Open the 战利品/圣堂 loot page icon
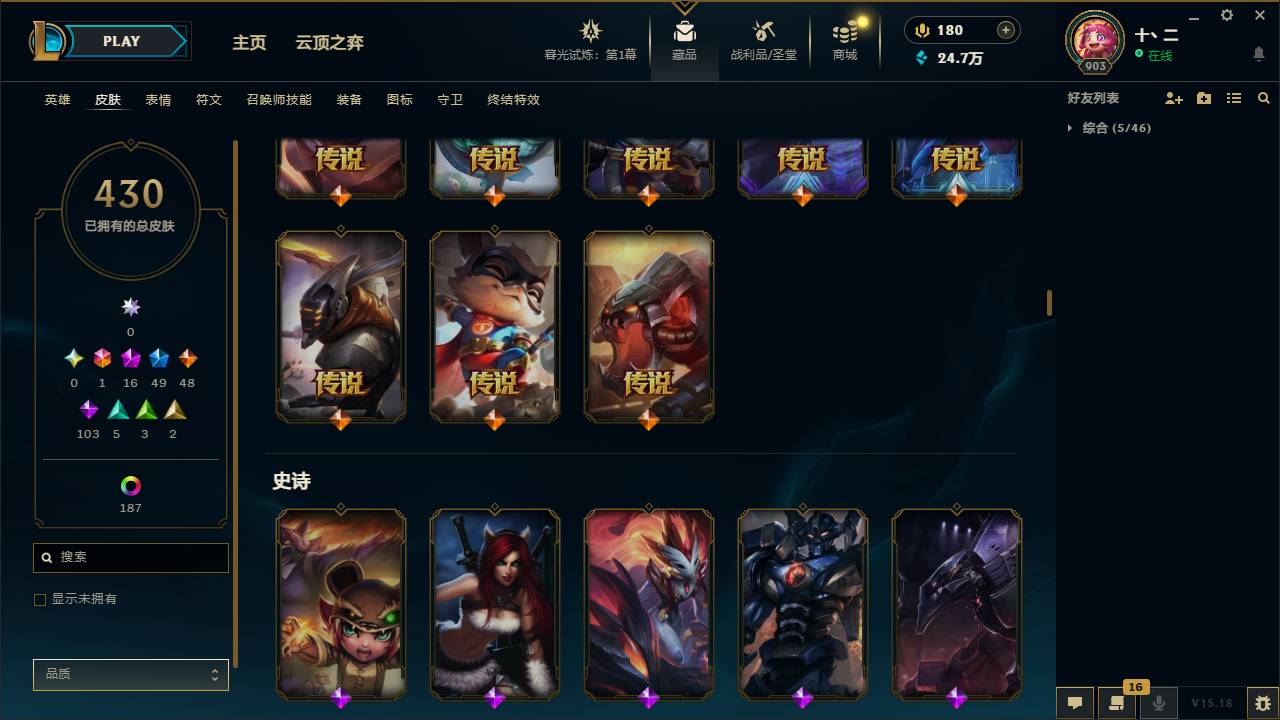The height and width of the screenshot is (720, 1280). (762, 33)
